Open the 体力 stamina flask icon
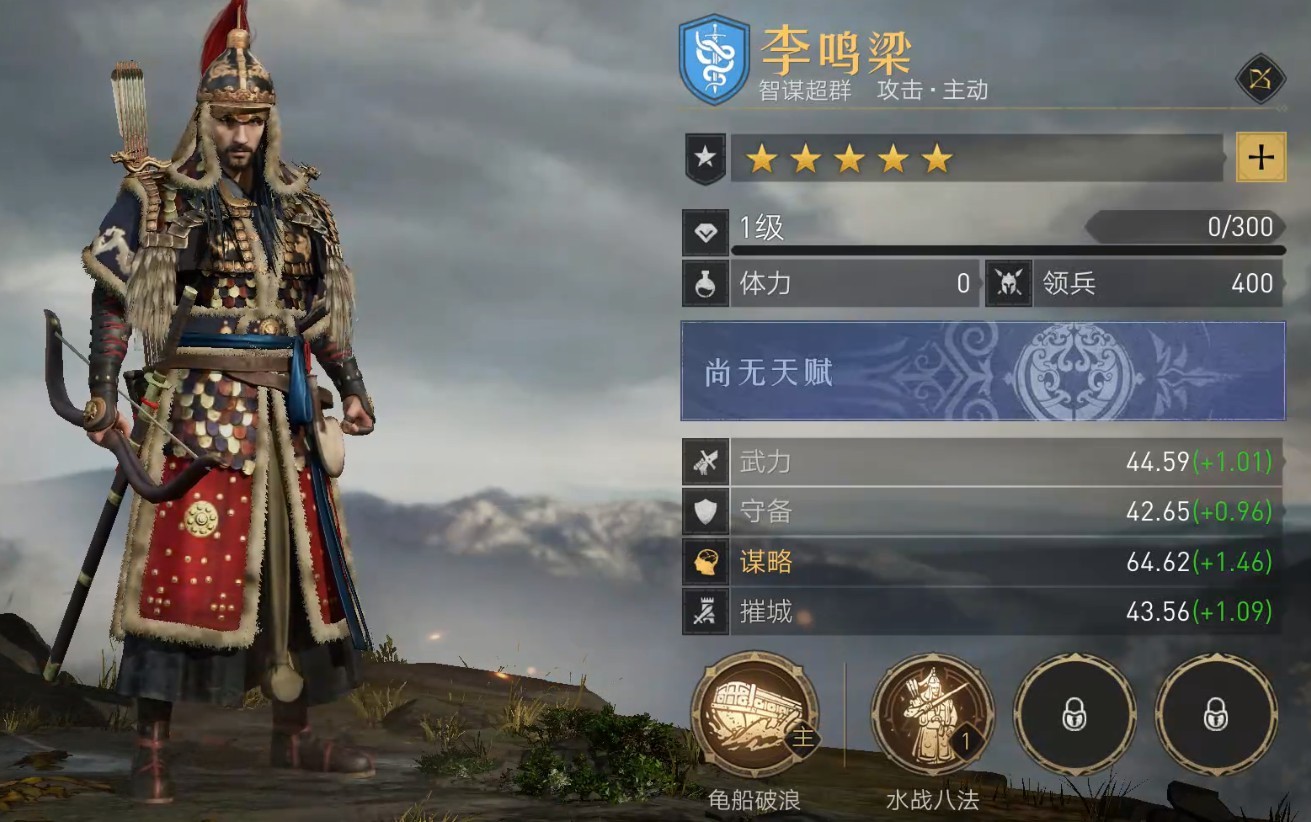The image size is (1311, 822). click(x=705, y=284)
